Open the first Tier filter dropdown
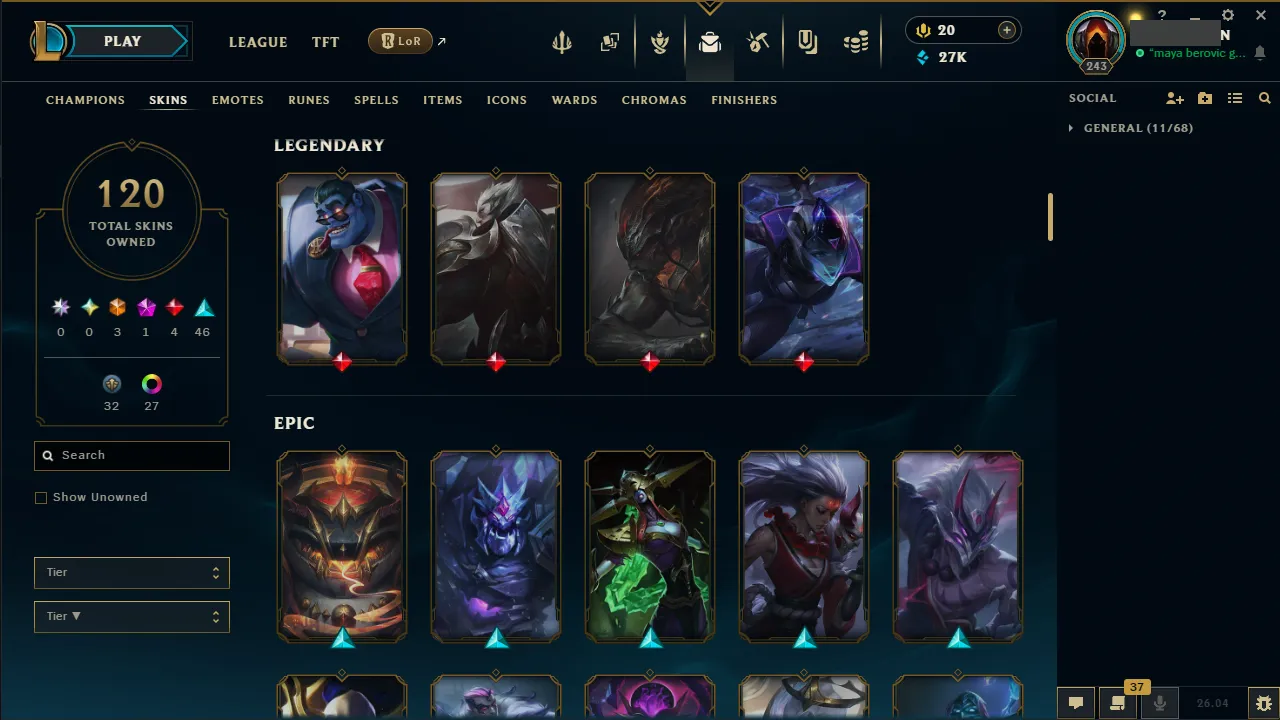Viewport: 1280px width, 720px height. [131, 572]
